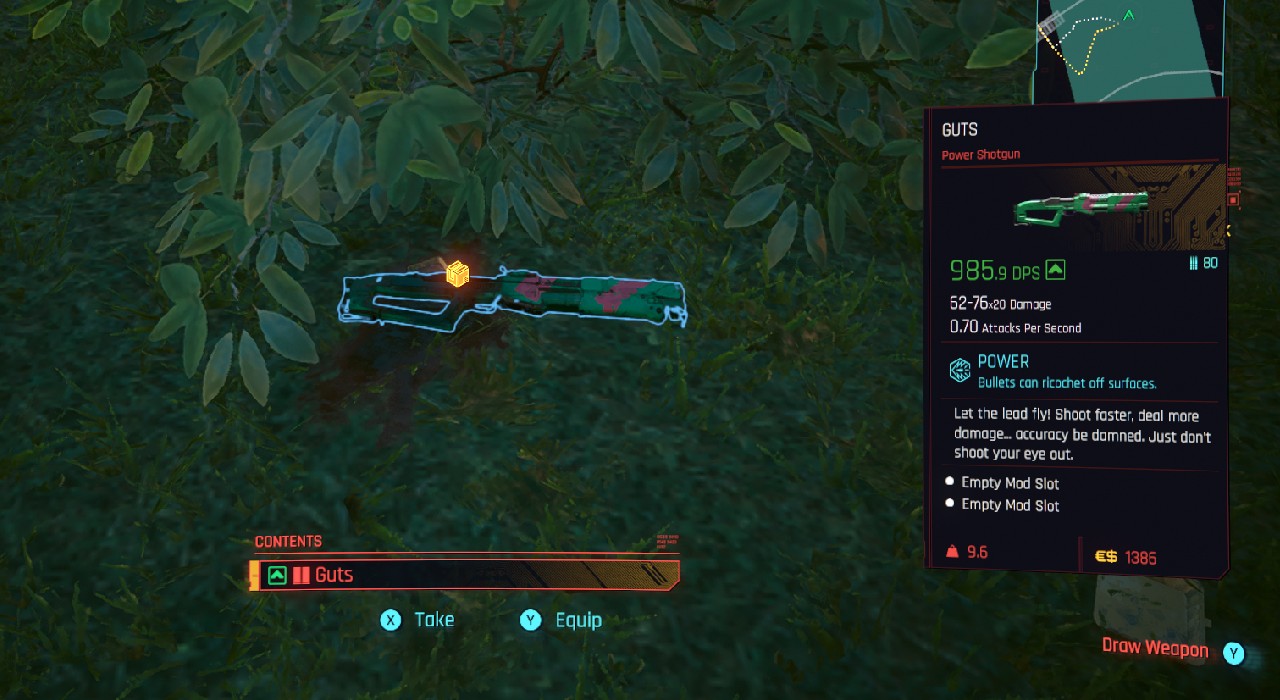
Task: Click the orange loot marker icon
Action: click(457, 273)
